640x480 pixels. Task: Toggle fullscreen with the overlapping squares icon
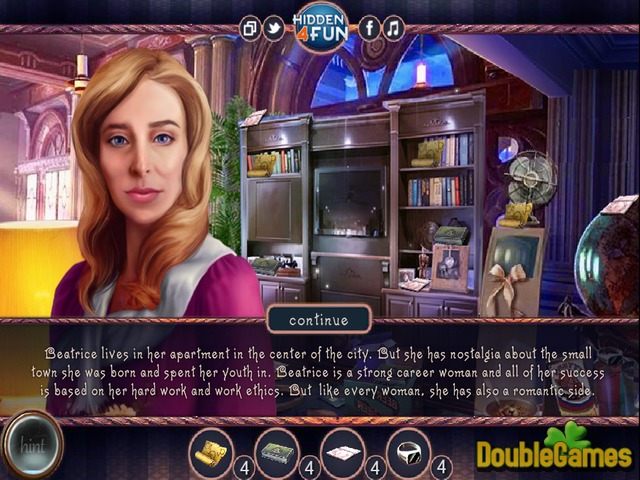[250, 29]
